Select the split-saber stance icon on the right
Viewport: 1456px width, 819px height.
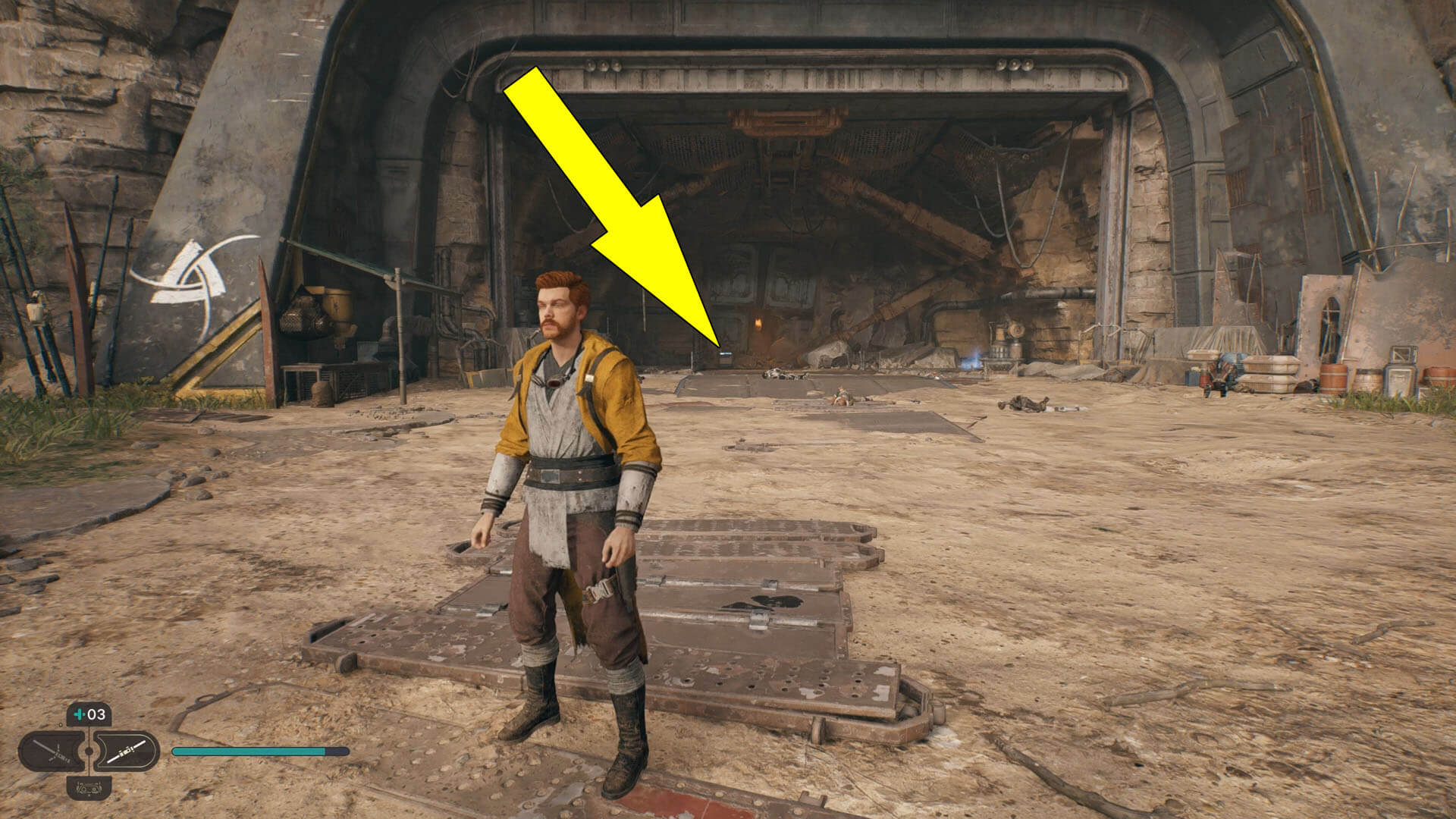127,752
